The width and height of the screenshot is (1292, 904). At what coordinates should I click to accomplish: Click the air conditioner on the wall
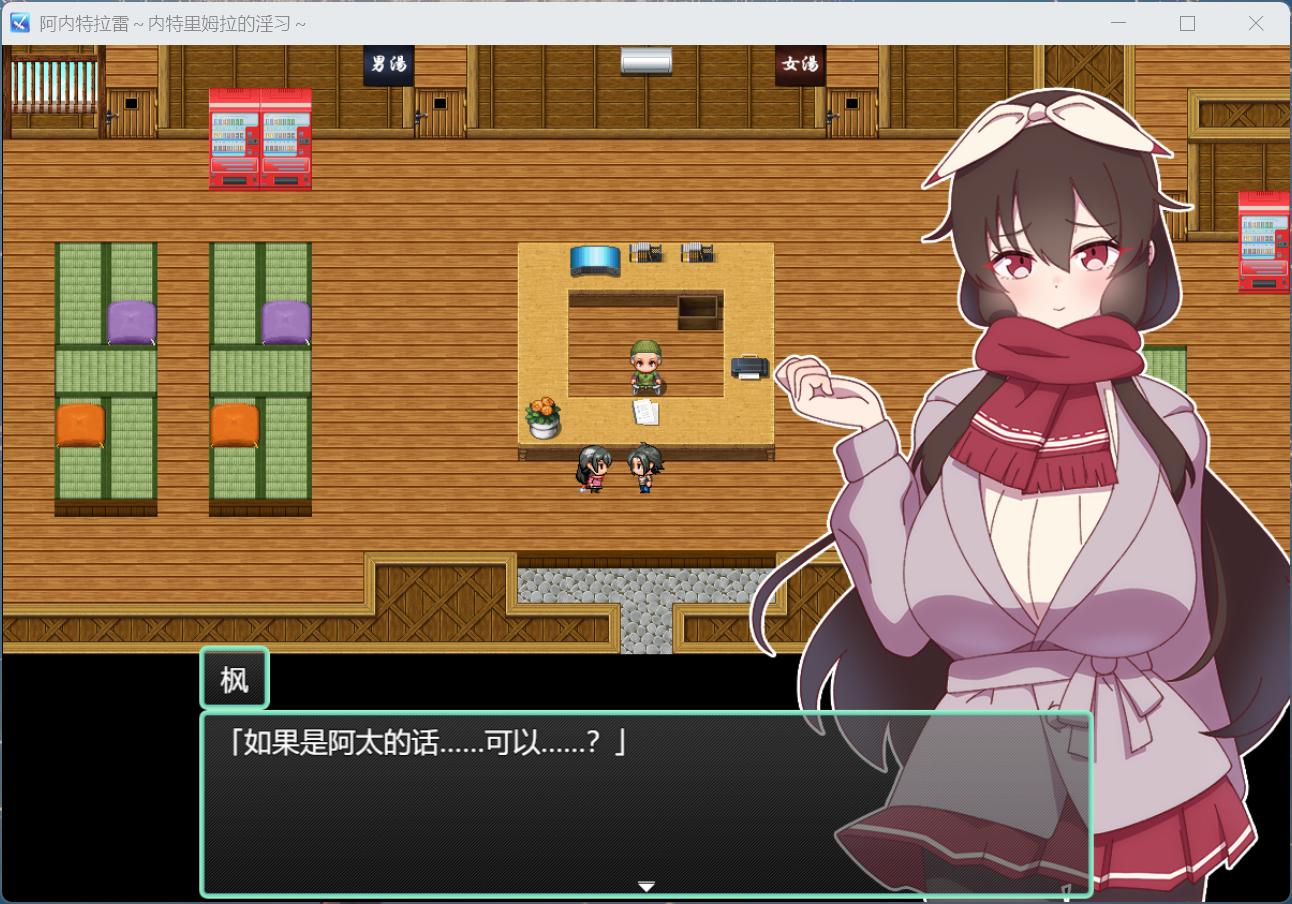click(x=644, y=60)
